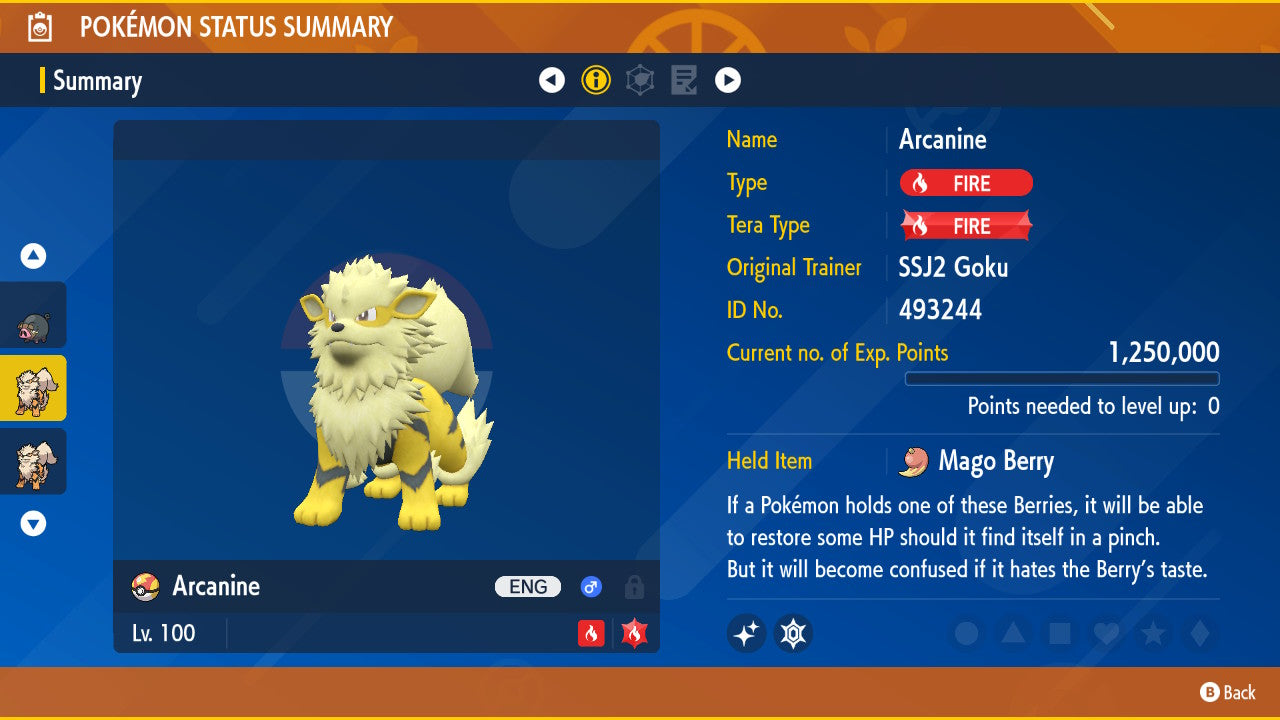Toggle the star marking

coord(1152,634)
